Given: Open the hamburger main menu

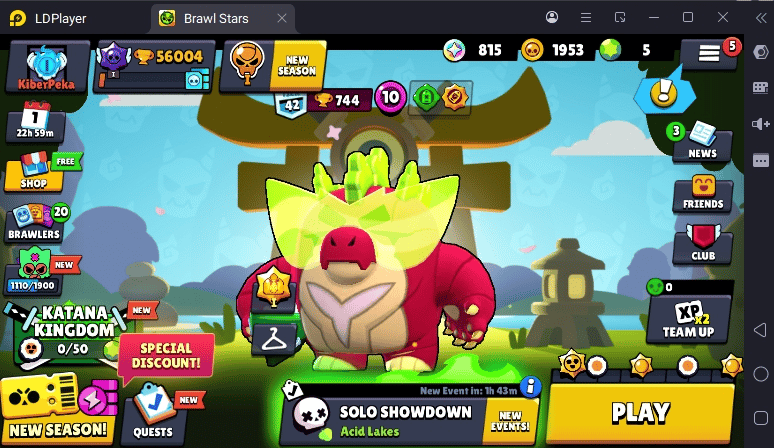Looking at the screenshot, I should [x=709, y=55].
